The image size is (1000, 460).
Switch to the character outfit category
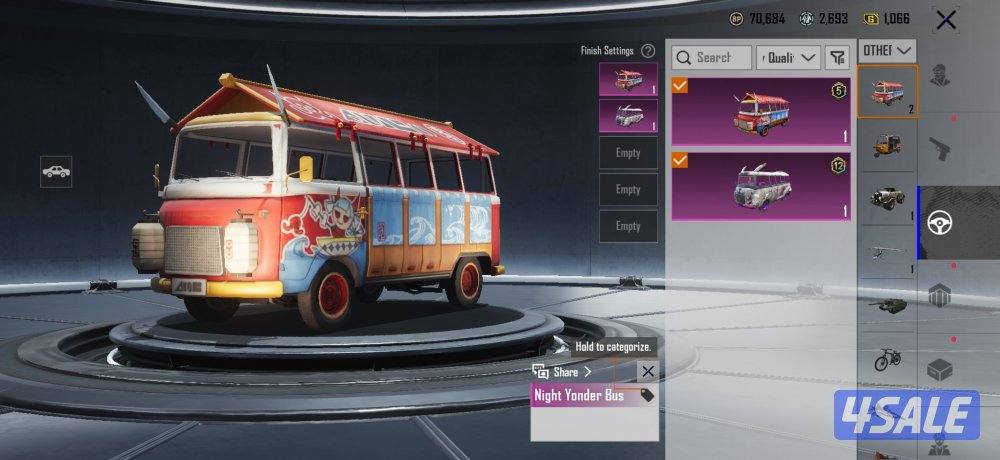pos(939,76)
